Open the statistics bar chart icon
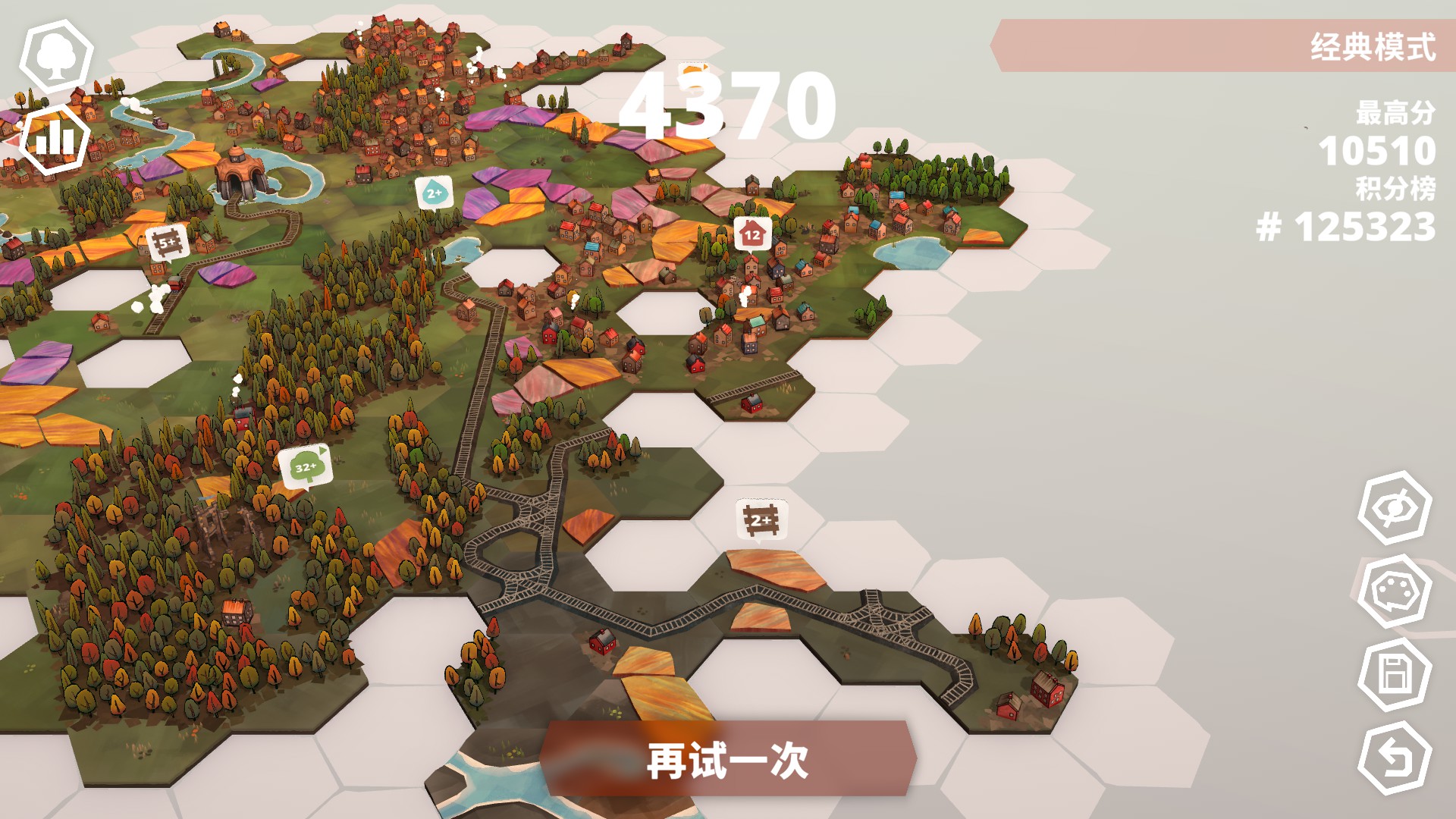Viewport: 1456px width, 819px height. coord(53,139)
